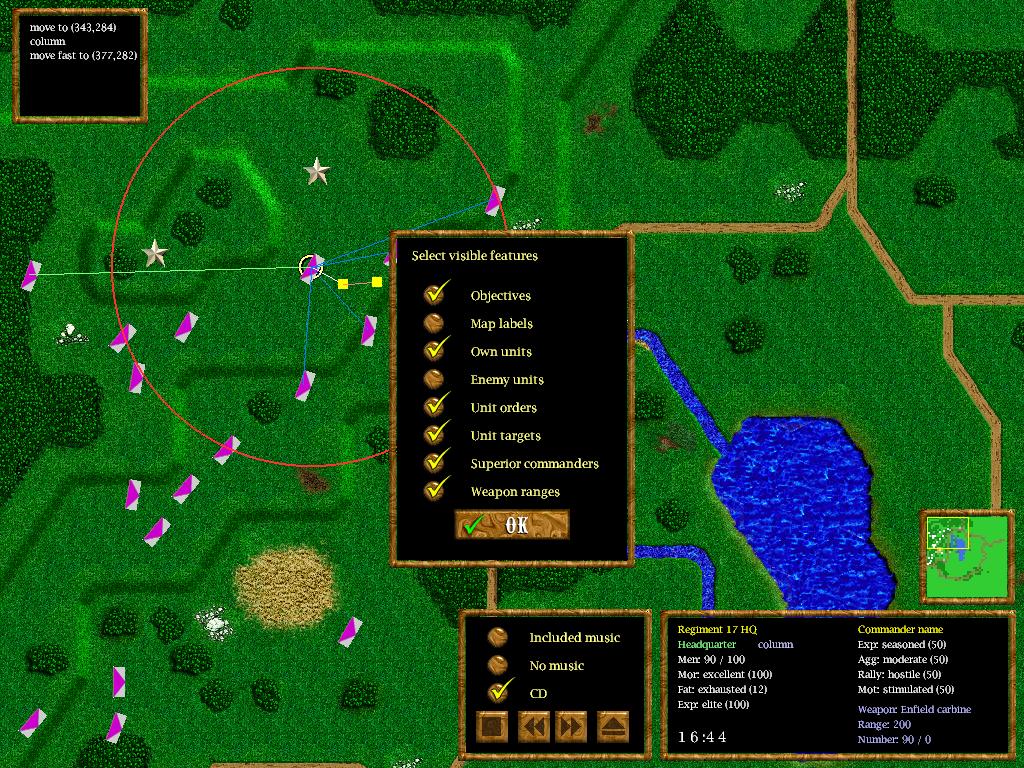Enable Map labels feature
1024x768 pixels.
(435, 323)
